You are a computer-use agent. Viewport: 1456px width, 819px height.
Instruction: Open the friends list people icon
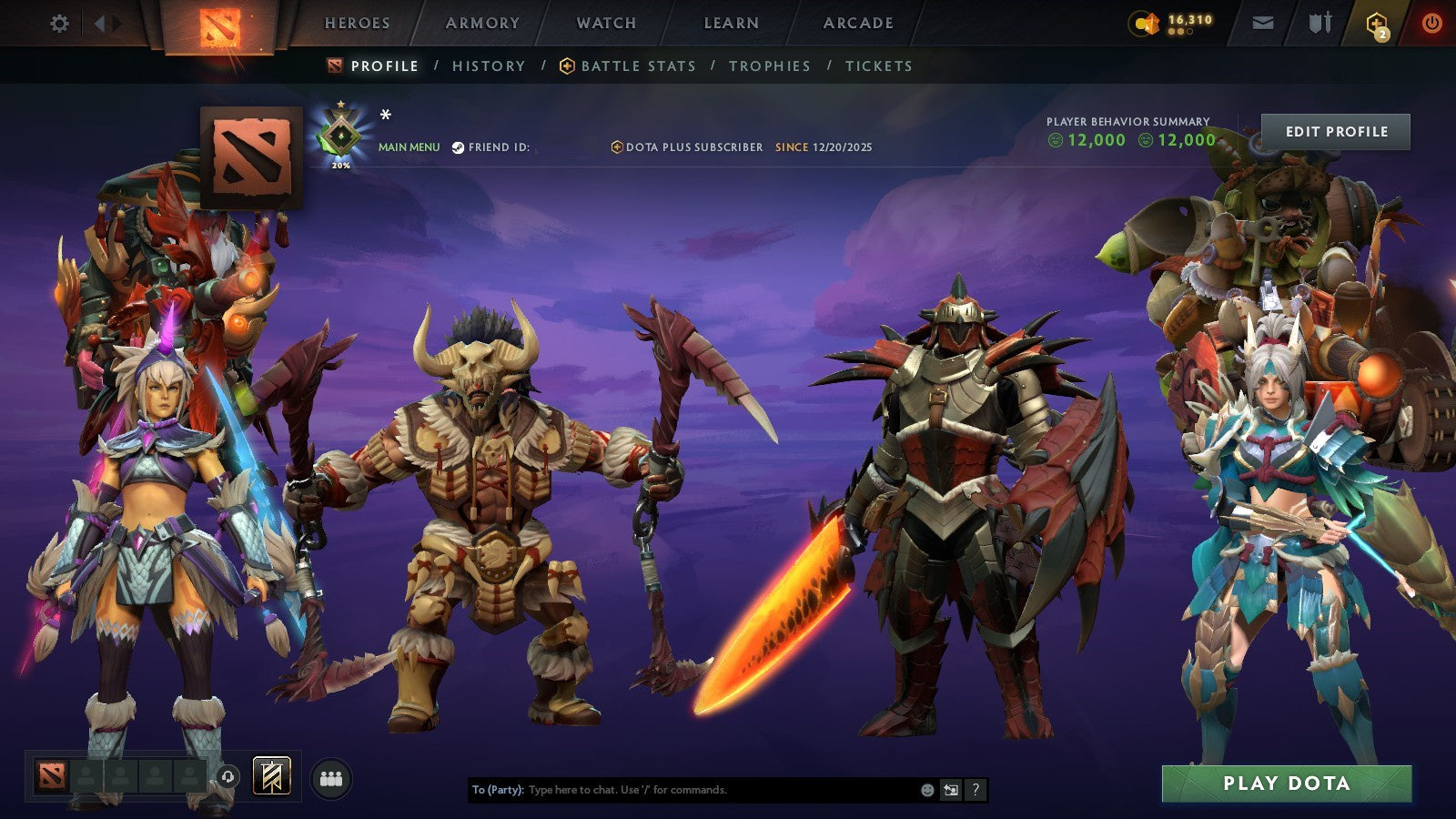click(x=332, y=778)
